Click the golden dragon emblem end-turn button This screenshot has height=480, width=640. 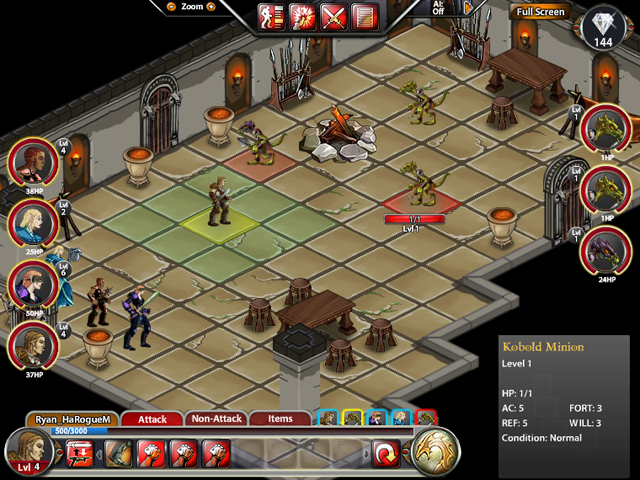click(x=435, y=451)
